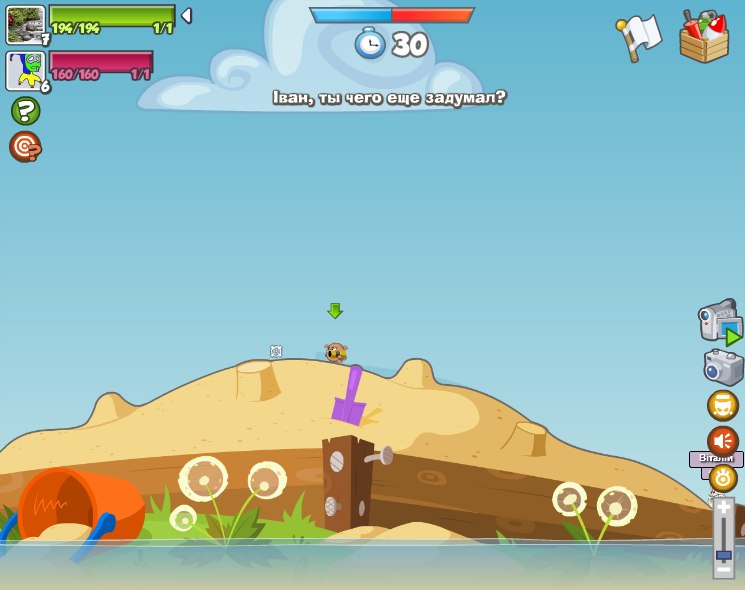Viewport: 745px width, 590px height.
Task: Click the white surrender flag
Action: (640, 37)
